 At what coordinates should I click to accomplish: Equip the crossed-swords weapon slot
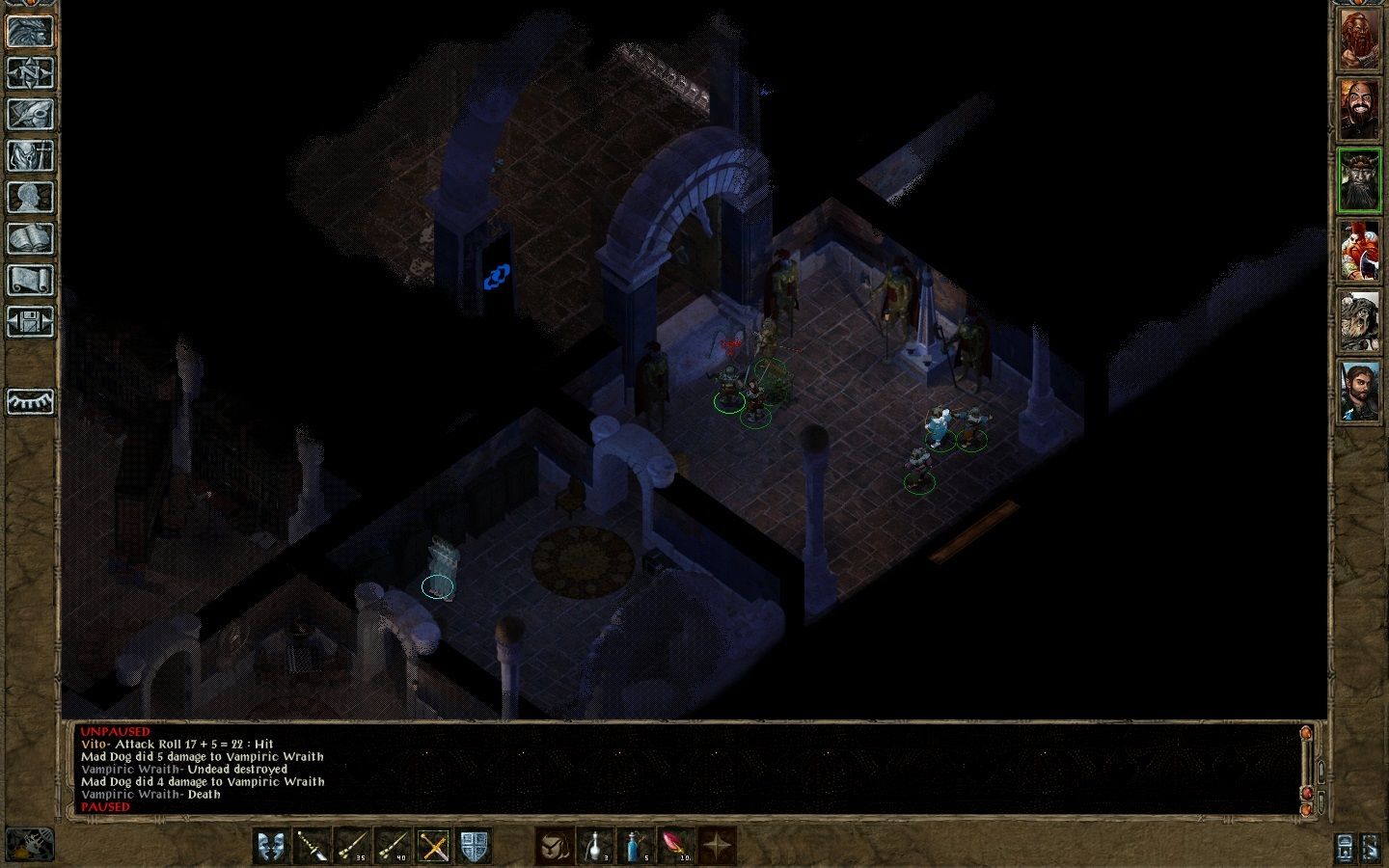434,847
